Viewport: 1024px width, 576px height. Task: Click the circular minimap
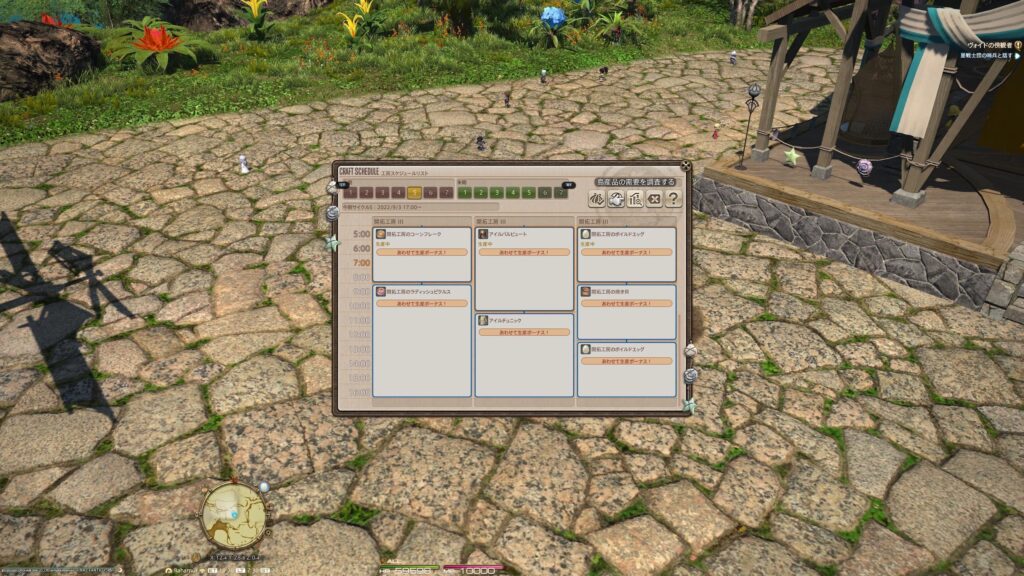coord(234,515)
